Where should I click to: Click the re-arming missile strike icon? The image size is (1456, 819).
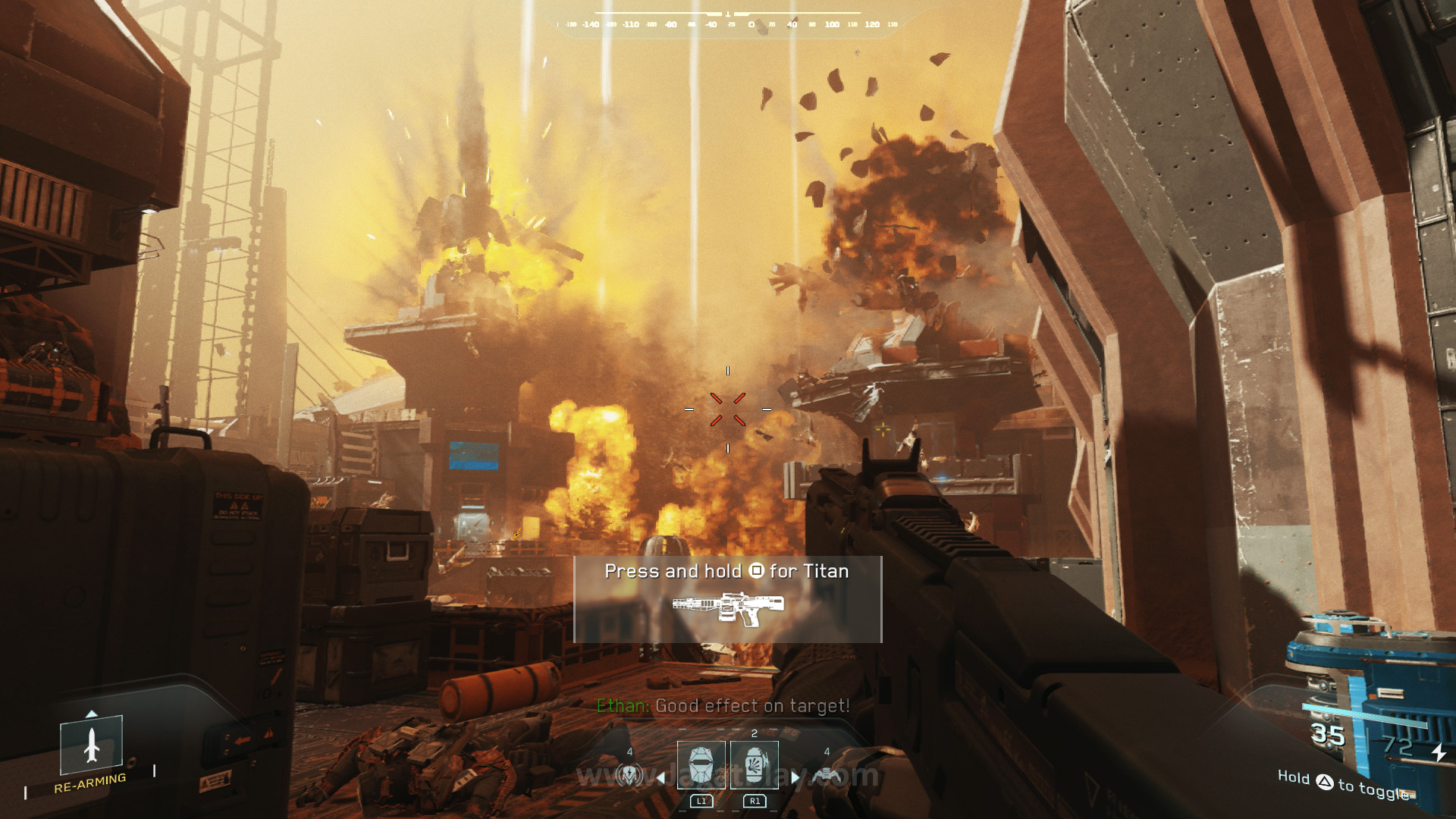92,745
